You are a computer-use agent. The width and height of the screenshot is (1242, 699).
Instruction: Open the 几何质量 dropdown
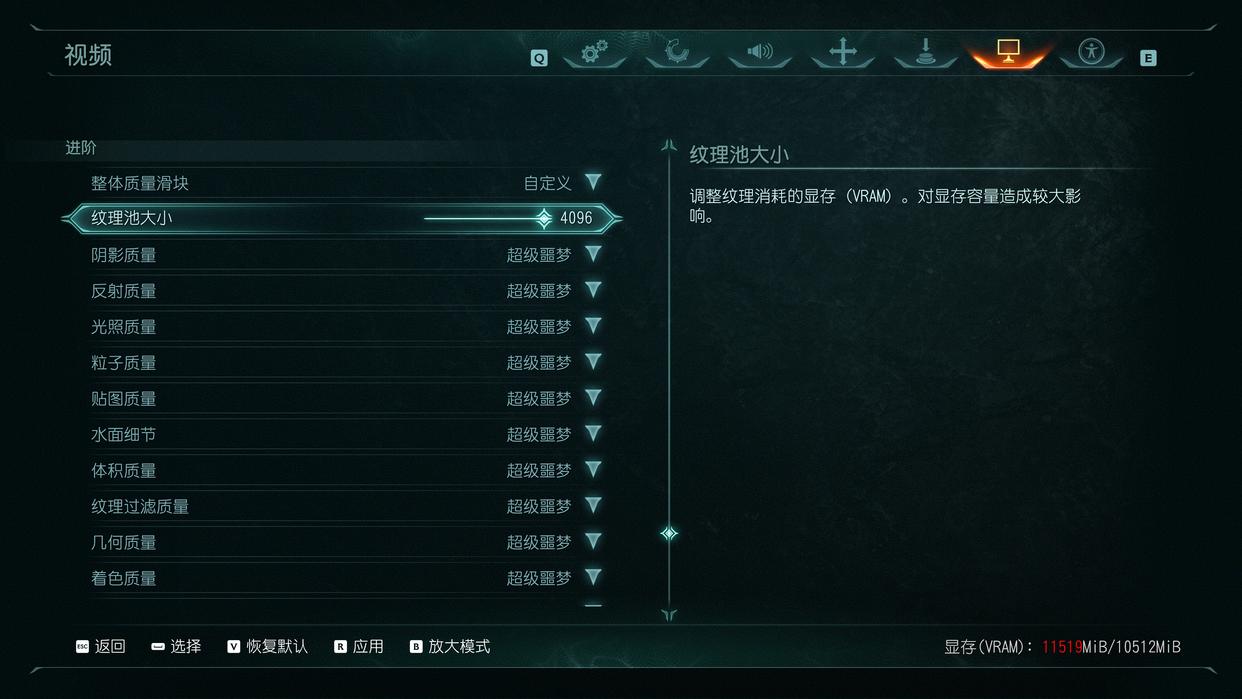pyautogui.click(x=593, y=542)
